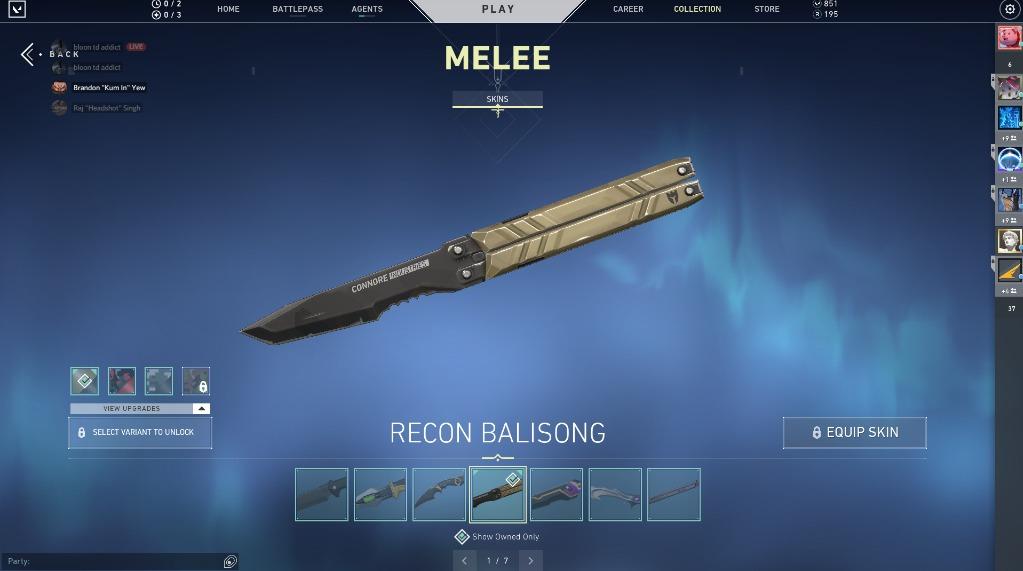Choose the locked variant swatch

pos(196,381)
